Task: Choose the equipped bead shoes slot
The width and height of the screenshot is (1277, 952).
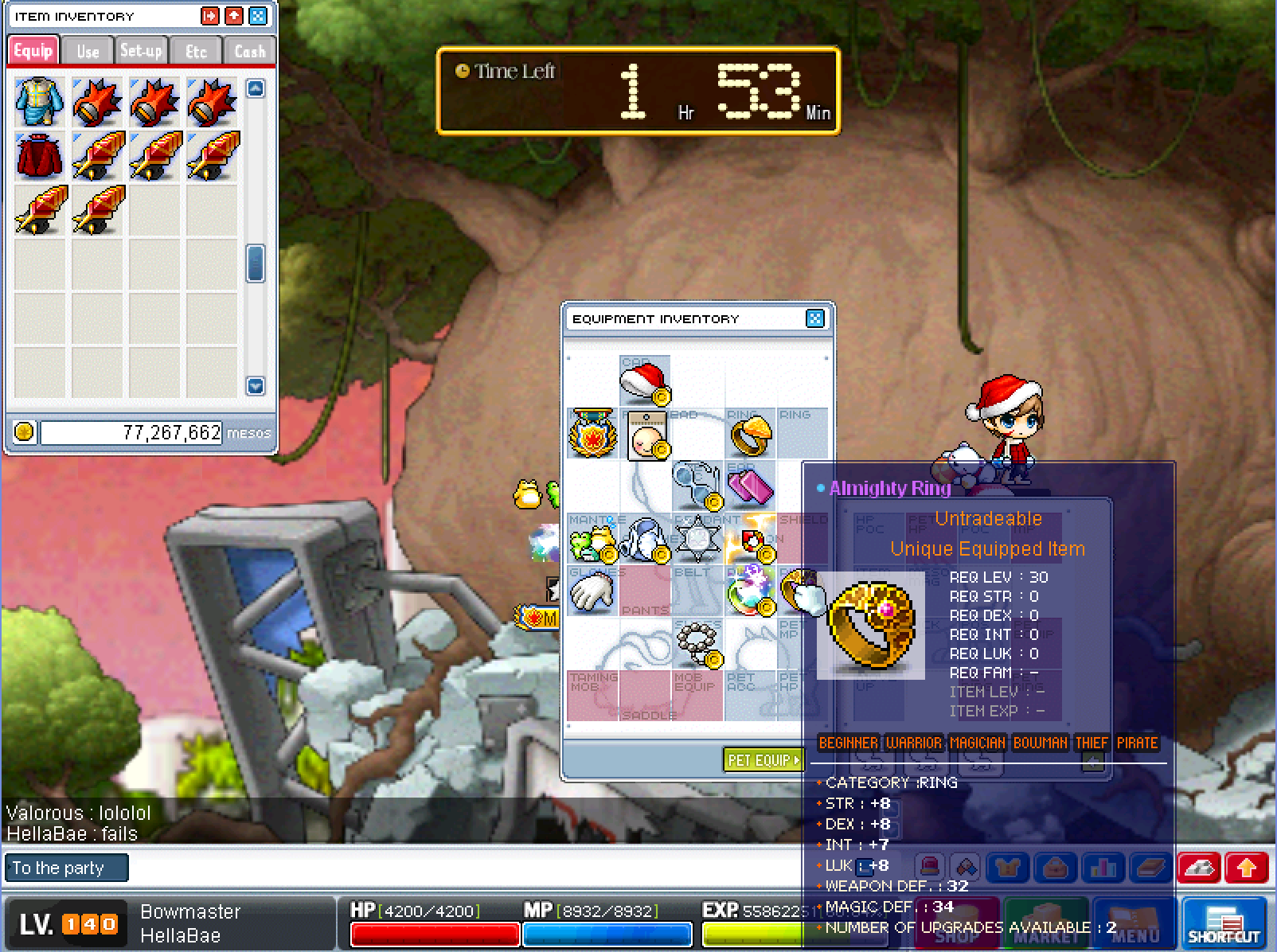Action: (x=698, y=643)
